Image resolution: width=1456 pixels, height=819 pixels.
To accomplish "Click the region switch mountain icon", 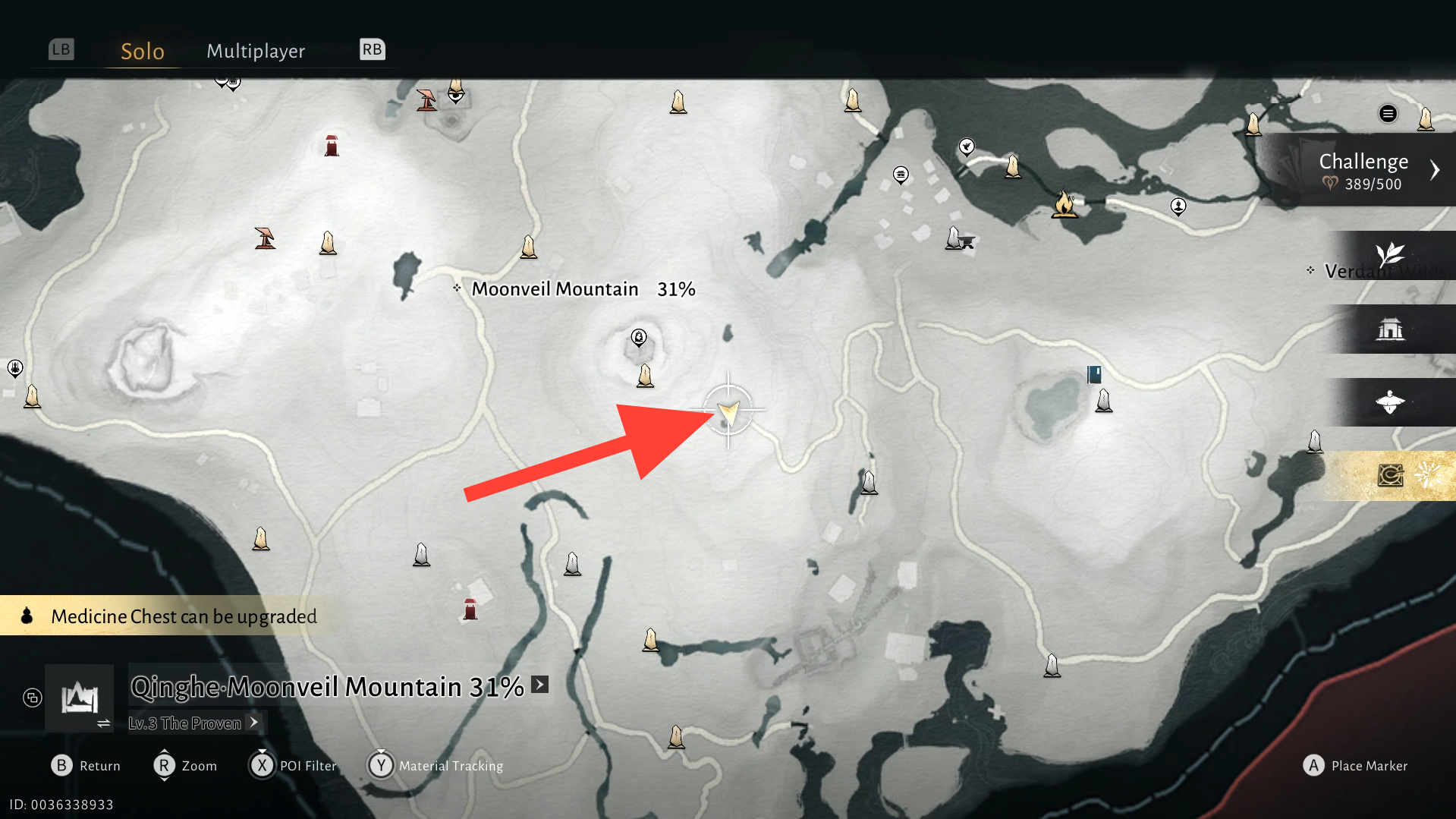I will (80, 698).
